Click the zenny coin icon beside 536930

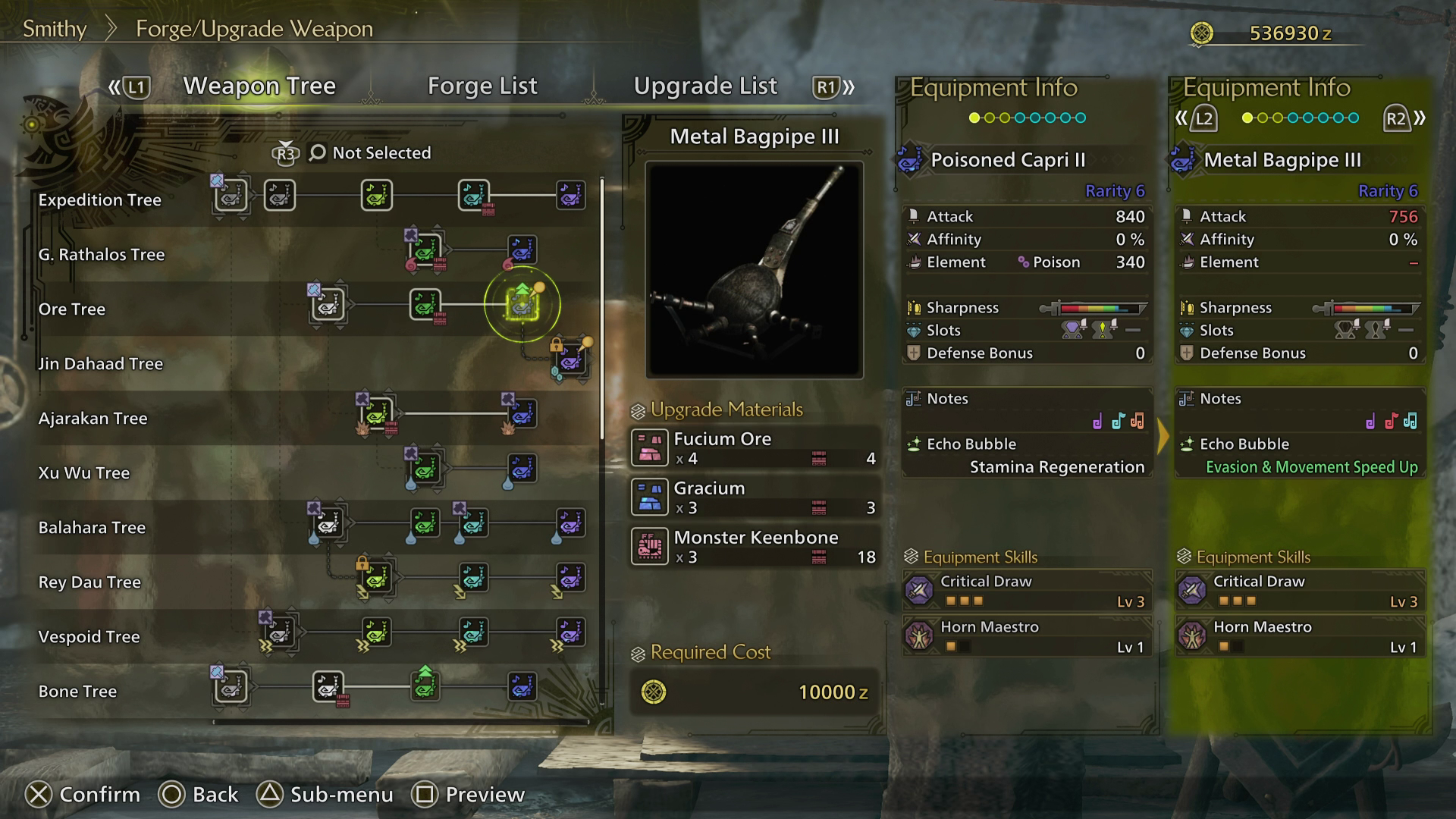pyautogui.click(x=1201, y=33)
